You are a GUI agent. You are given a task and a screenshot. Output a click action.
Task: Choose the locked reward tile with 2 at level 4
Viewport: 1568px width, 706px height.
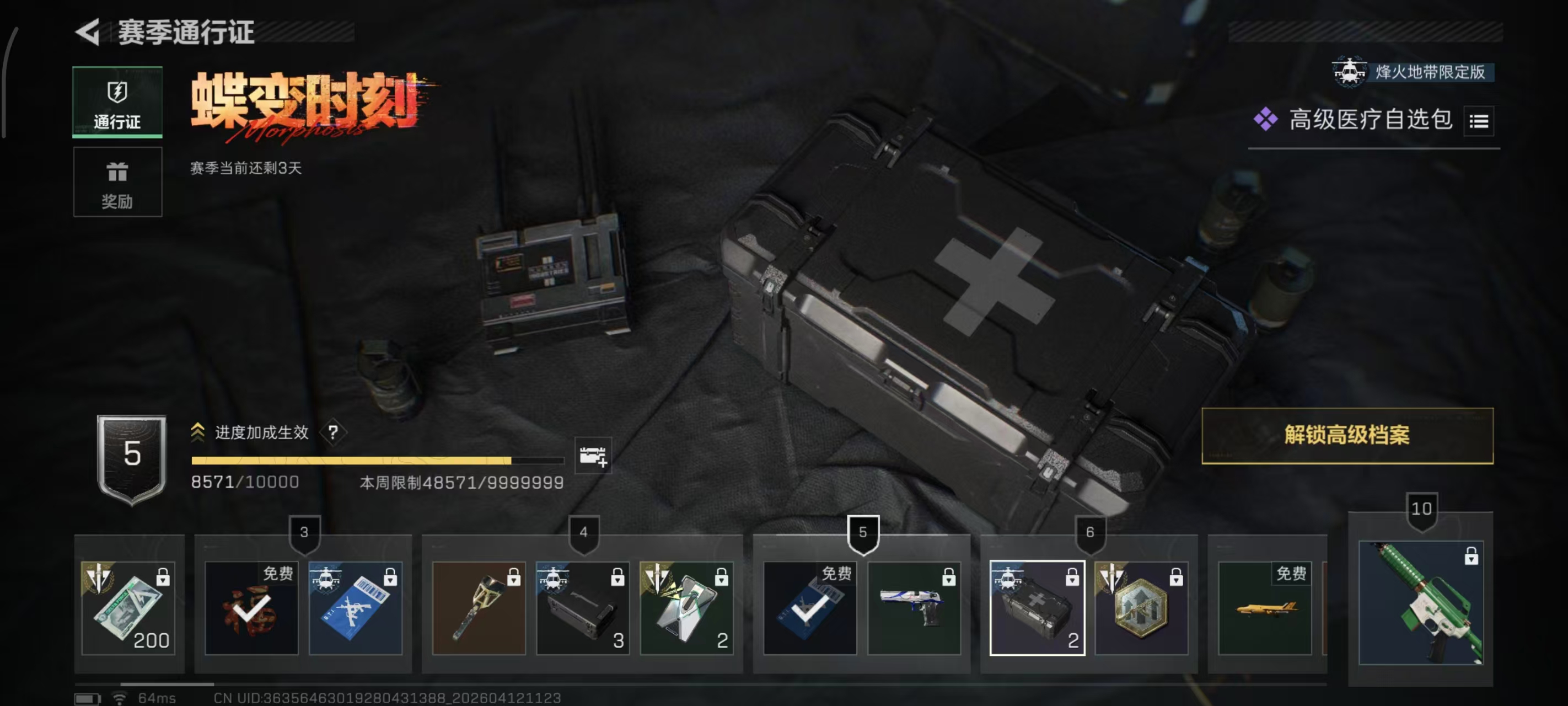(x=686, y=607)
